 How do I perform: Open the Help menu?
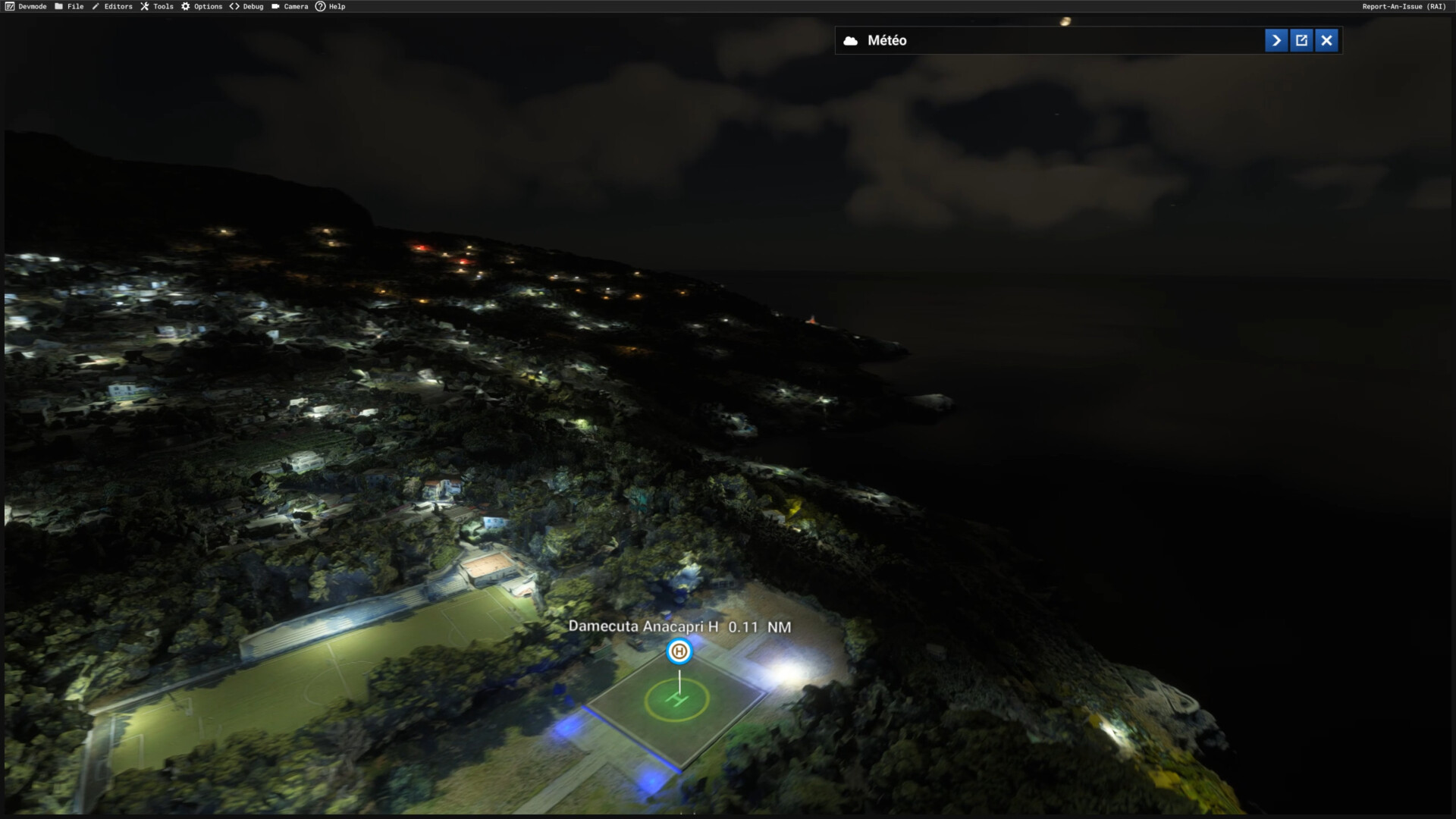pyautogui.click(x=331, y=6)
